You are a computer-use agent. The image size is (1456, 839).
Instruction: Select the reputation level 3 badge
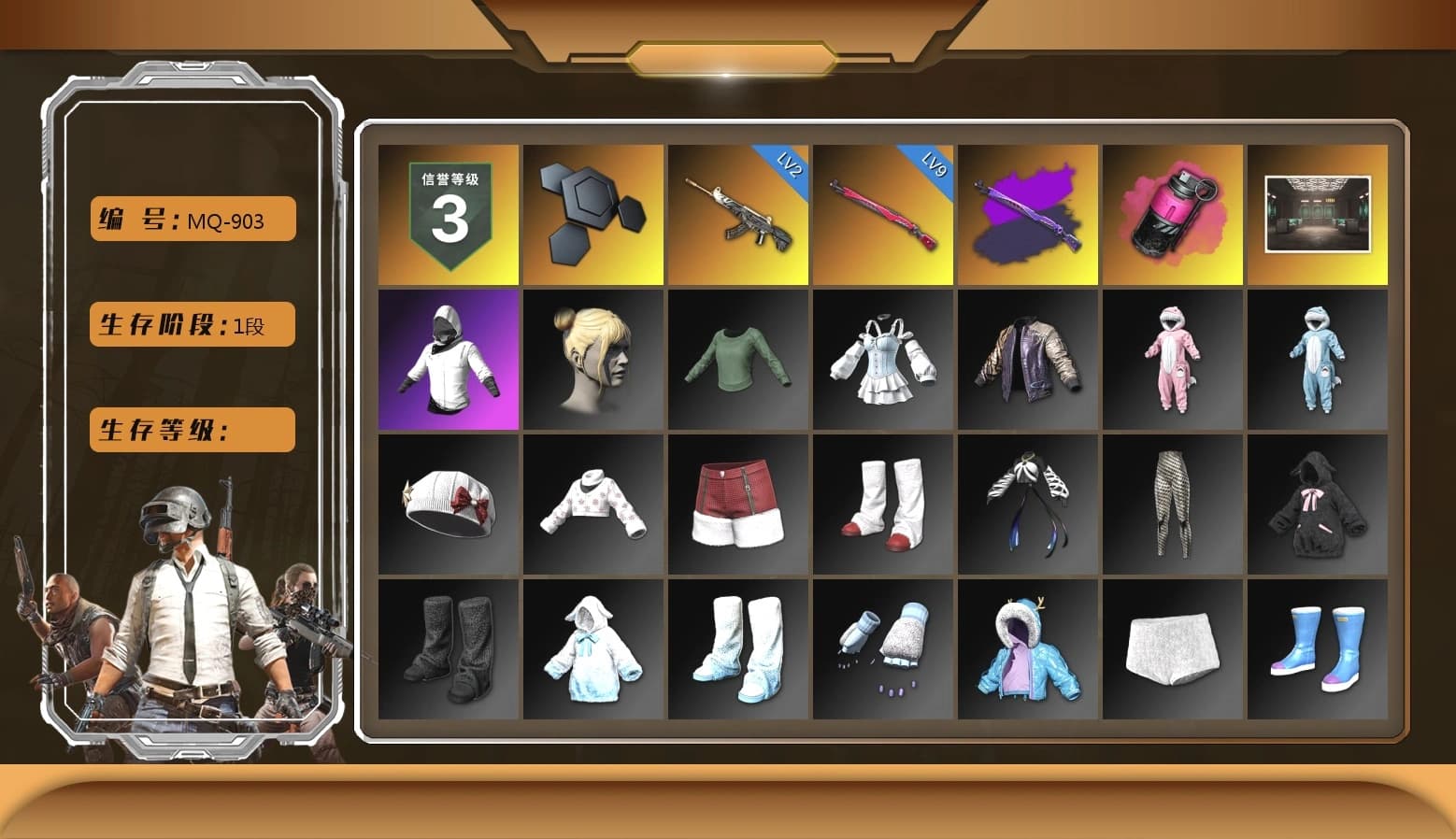click(x=449, y=215)
